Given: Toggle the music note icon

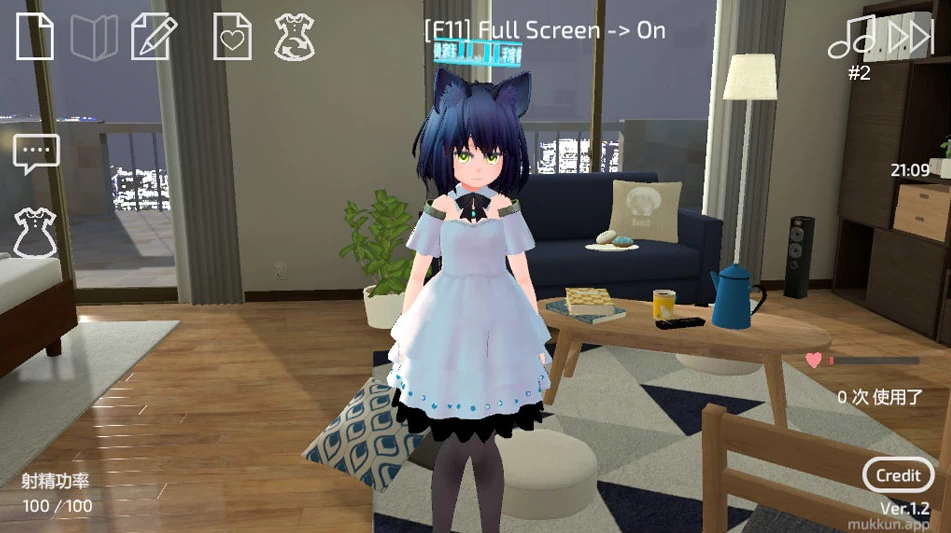Looking at the screenshot, I should [851, 37].
